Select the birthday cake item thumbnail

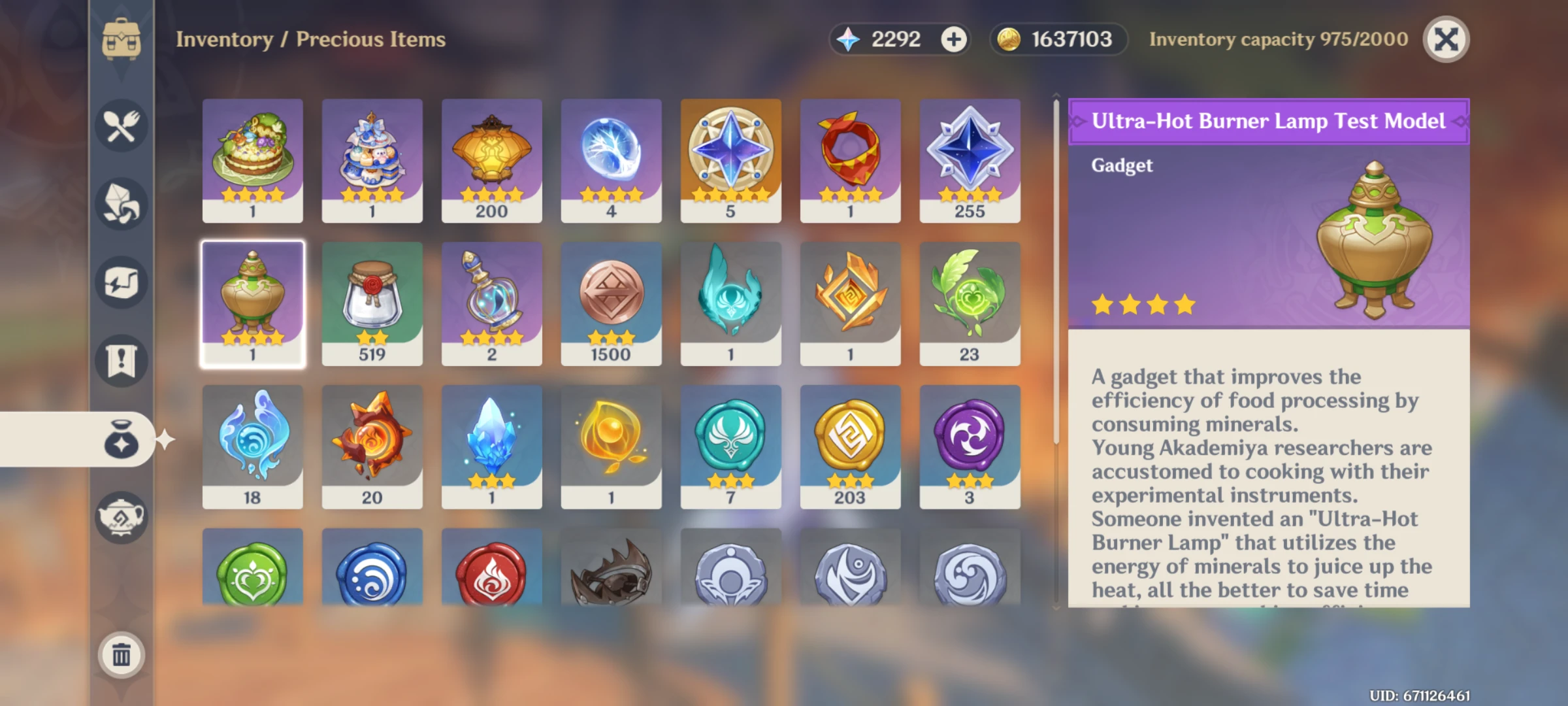(x=253, y=157)
